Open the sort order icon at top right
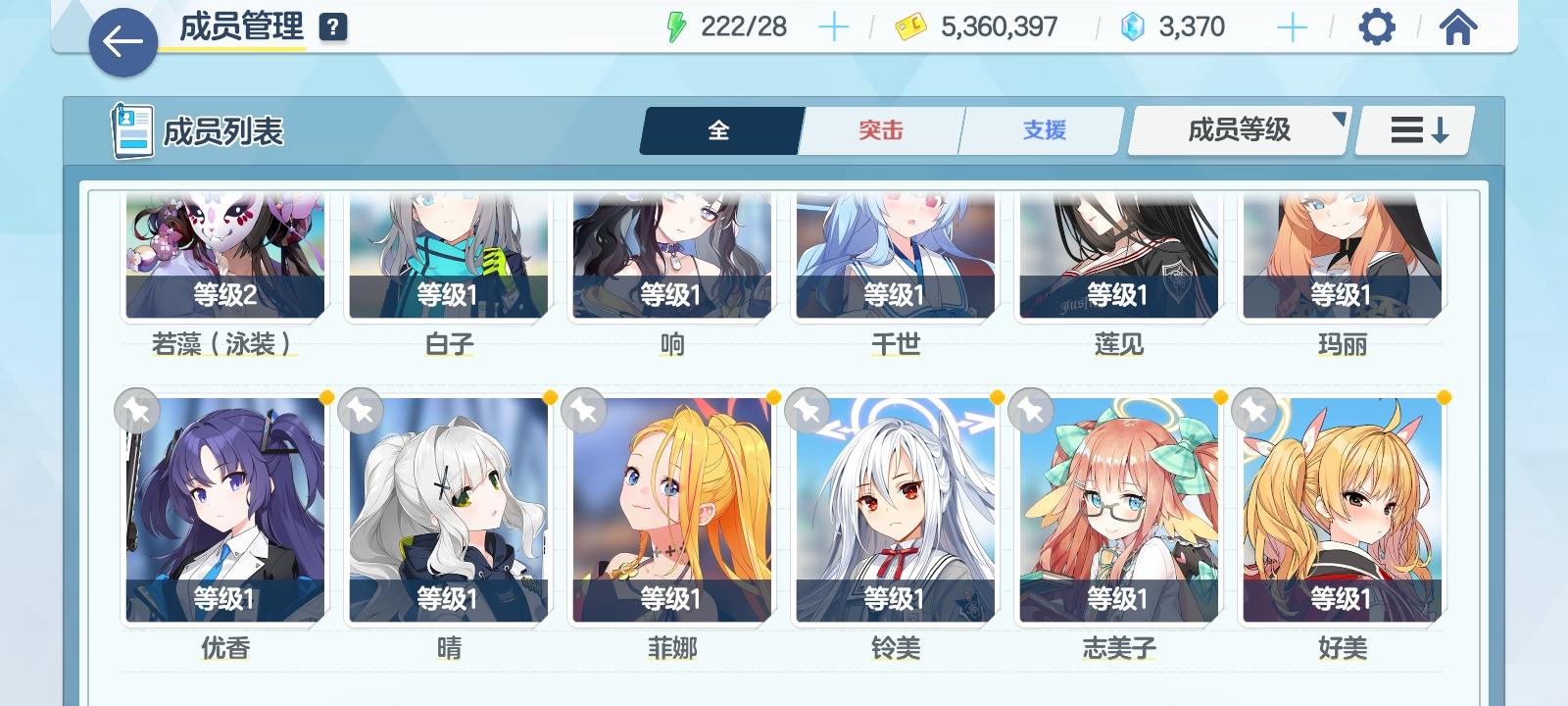Viewport: 1568px width, 706px height. click(x=1413, y=129)
